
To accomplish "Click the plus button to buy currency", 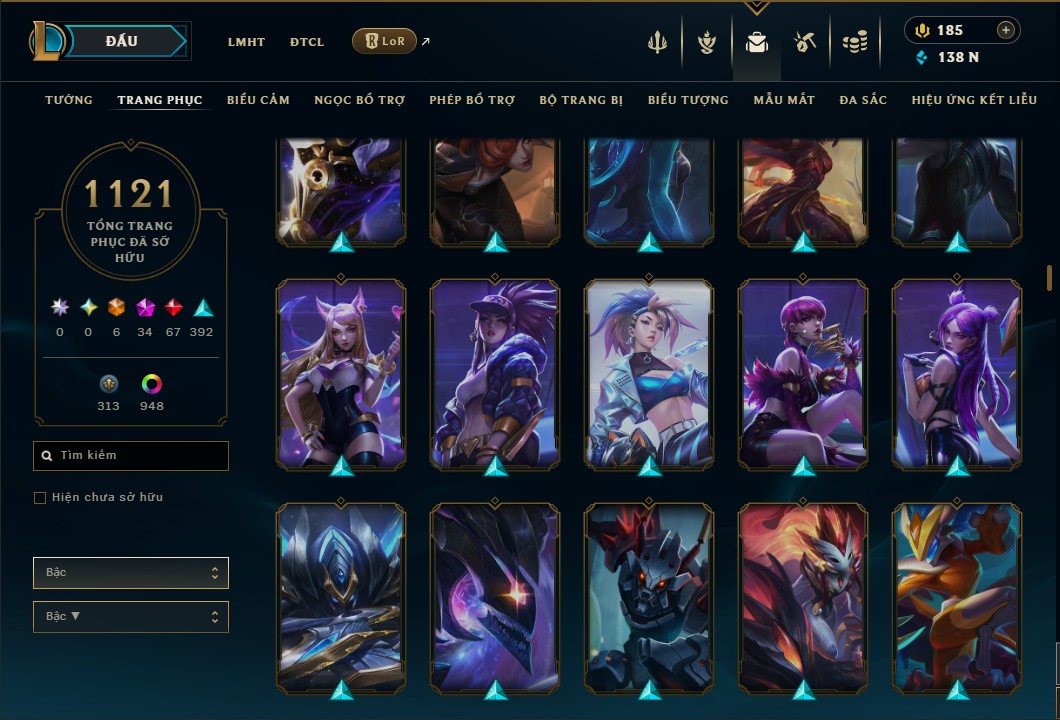I will pos(1006,30).
